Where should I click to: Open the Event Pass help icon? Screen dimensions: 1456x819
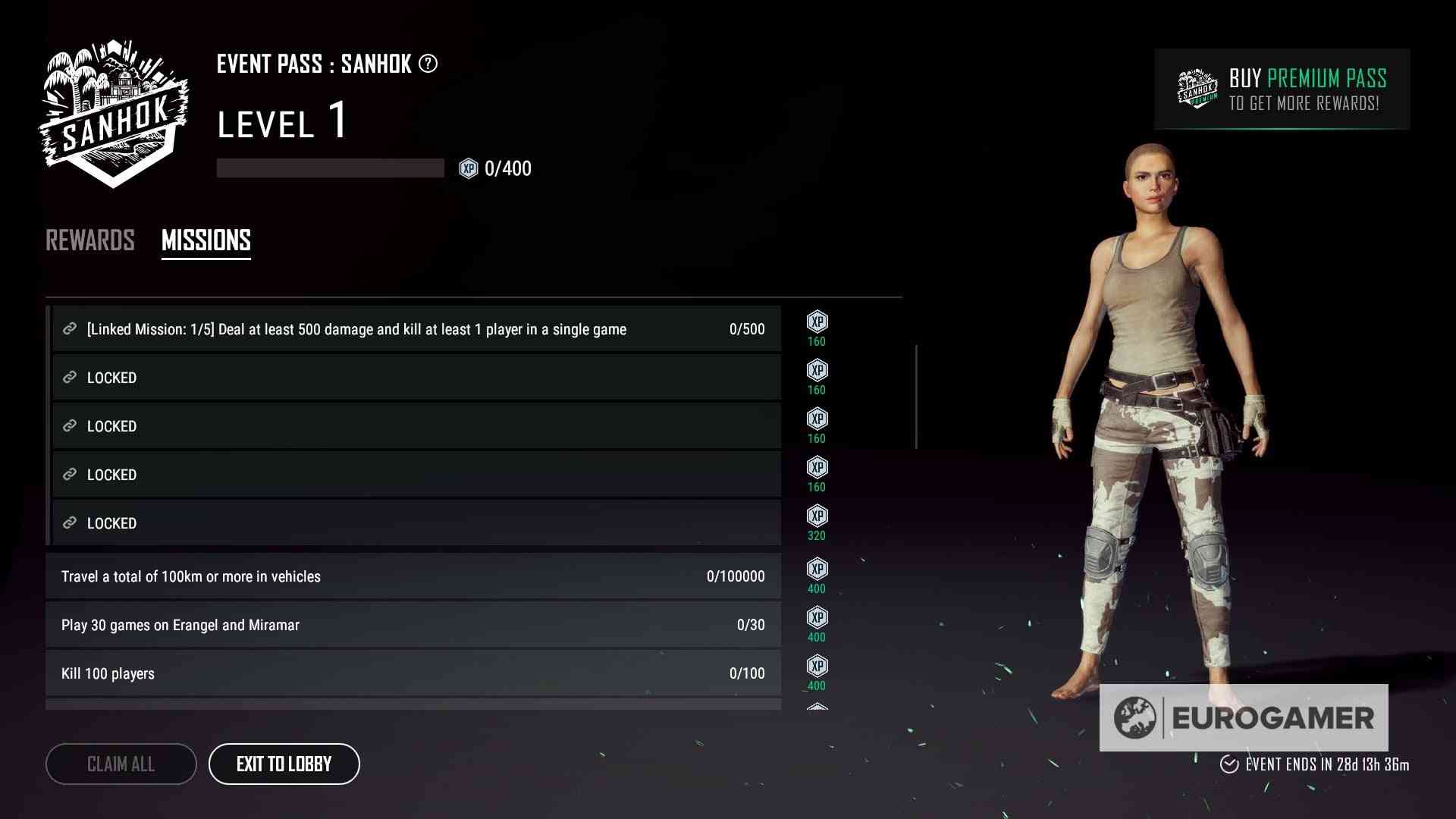tap(428, 64)
